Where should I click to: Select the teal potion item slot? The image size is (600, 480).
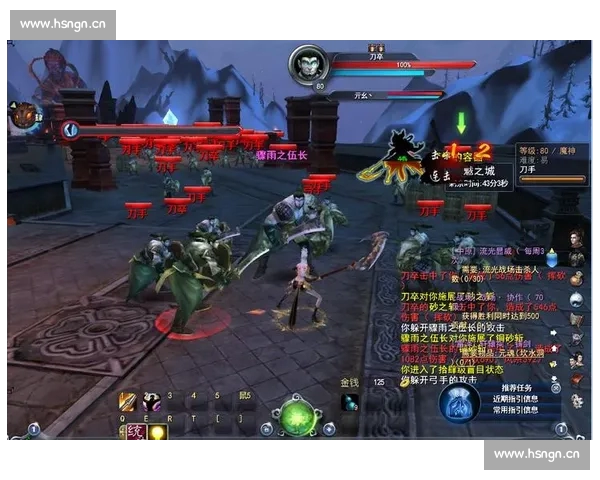coord(350,401)
